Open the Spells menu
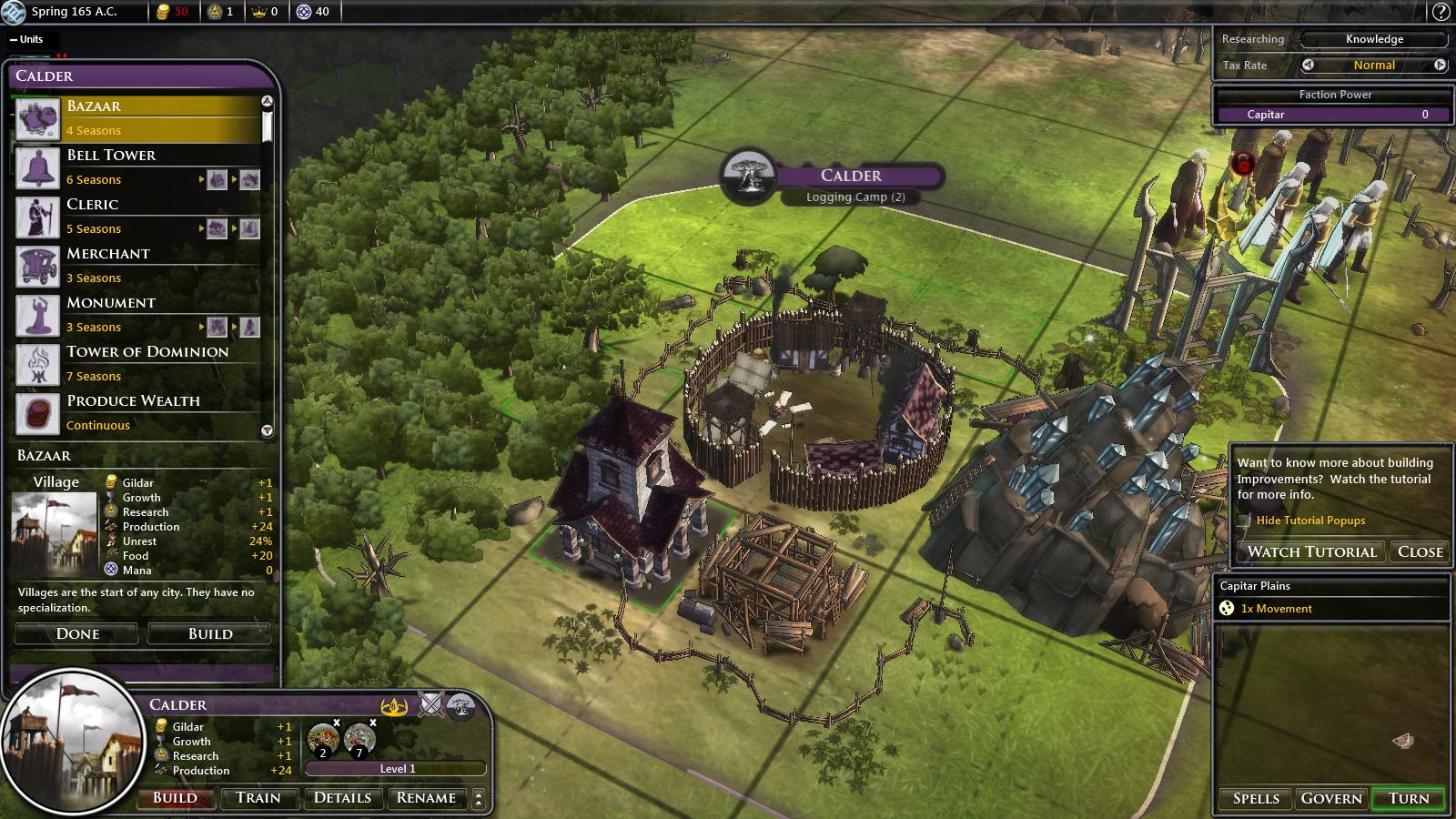Image resolution: width=1456 pixels, height=819 pixels. pyautogui.click(x=1256, y=798)
